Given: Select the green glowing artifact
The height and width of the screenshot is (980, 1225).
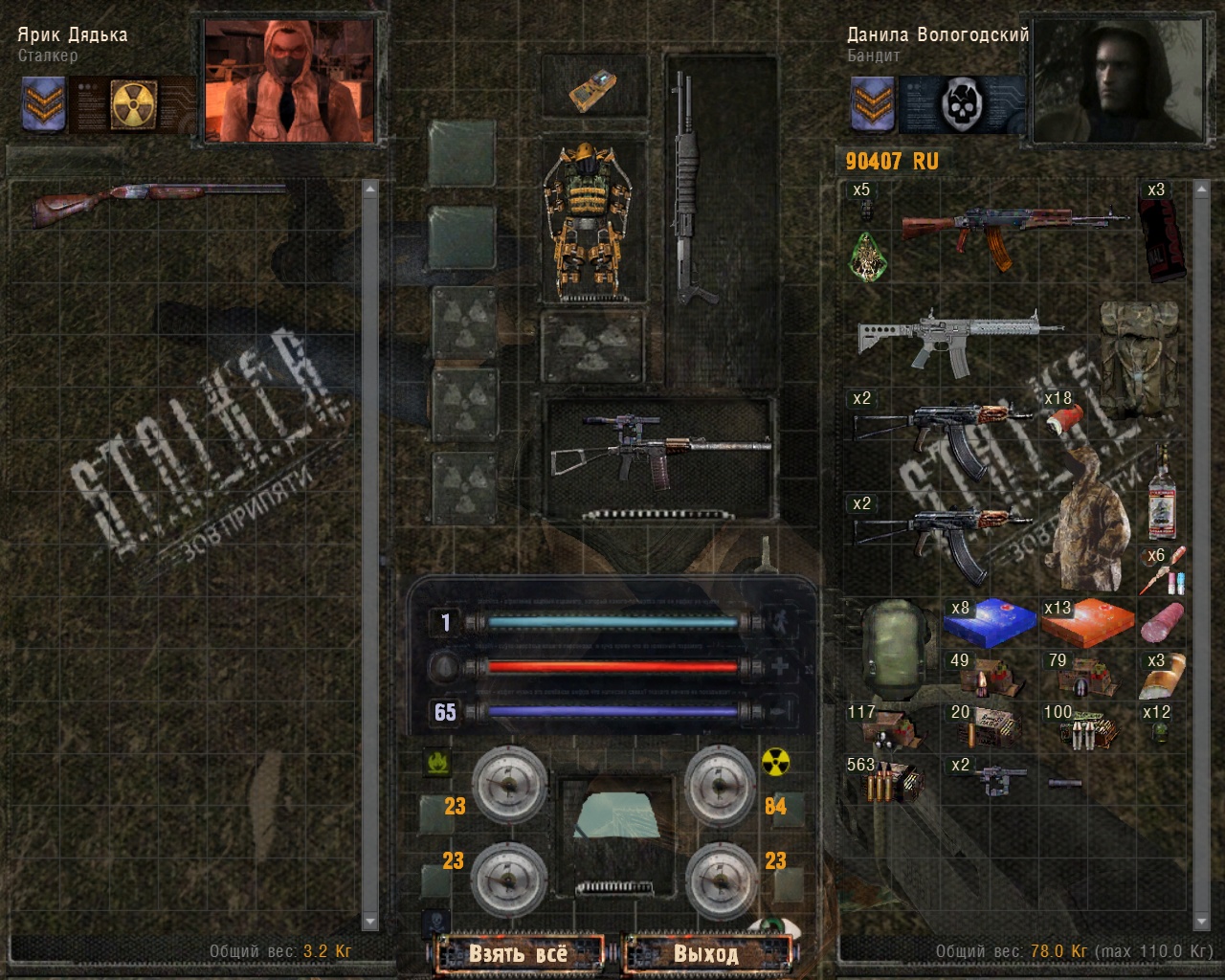Looking at the screenshot, I should [869, 256].
